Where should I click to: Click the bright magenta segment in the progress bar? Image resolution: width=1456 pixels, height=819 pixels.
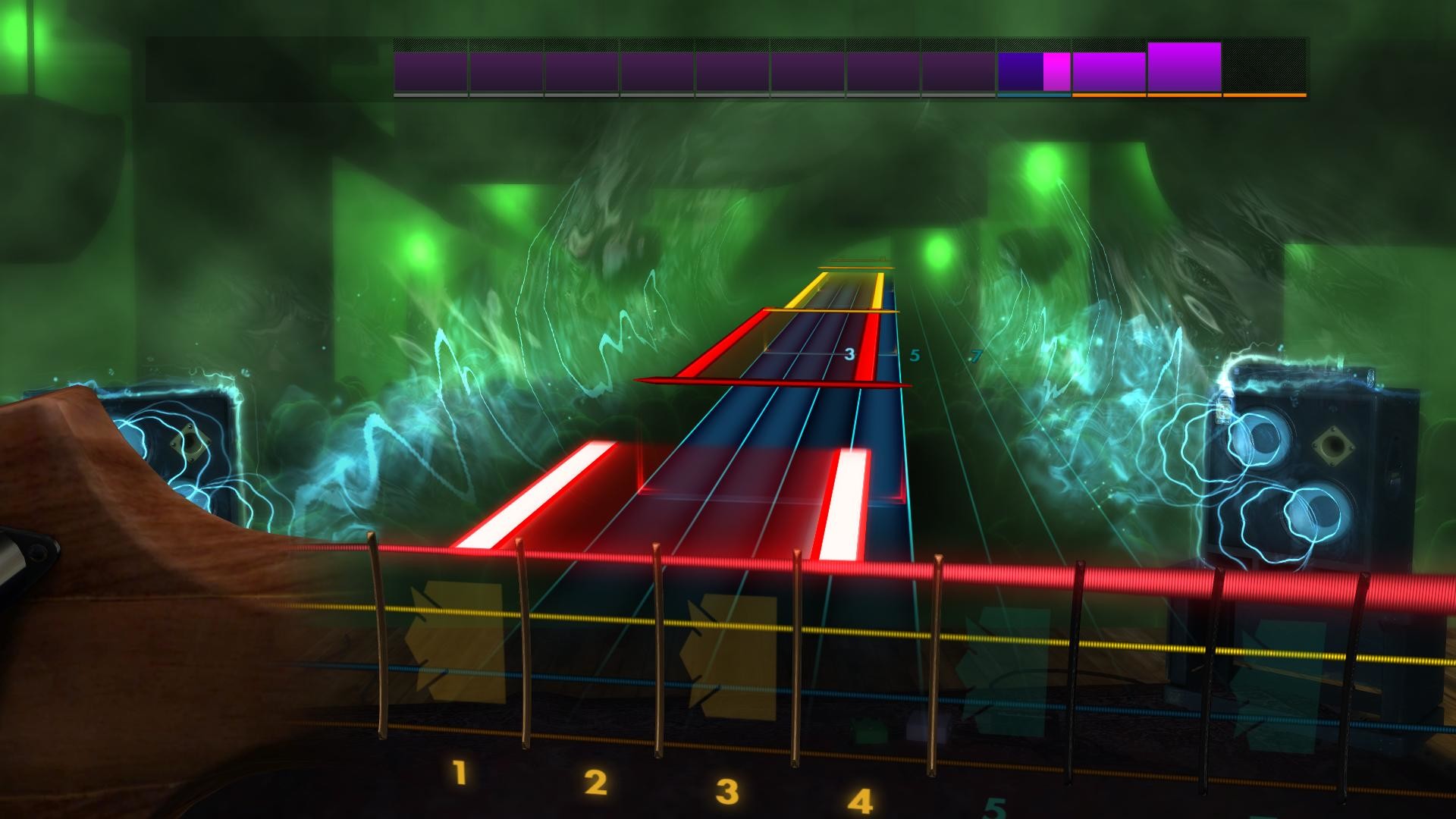point(1056,72)
